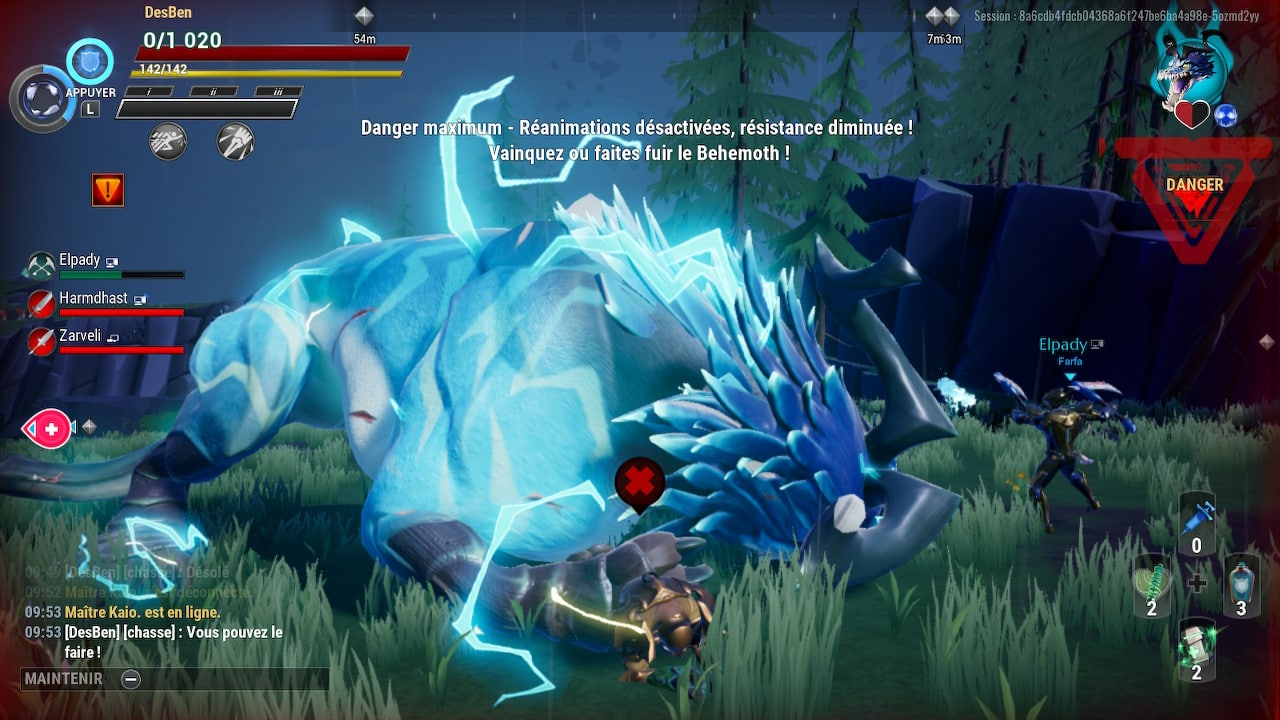Open the Behemoth portrait icon

[1190, 60]
